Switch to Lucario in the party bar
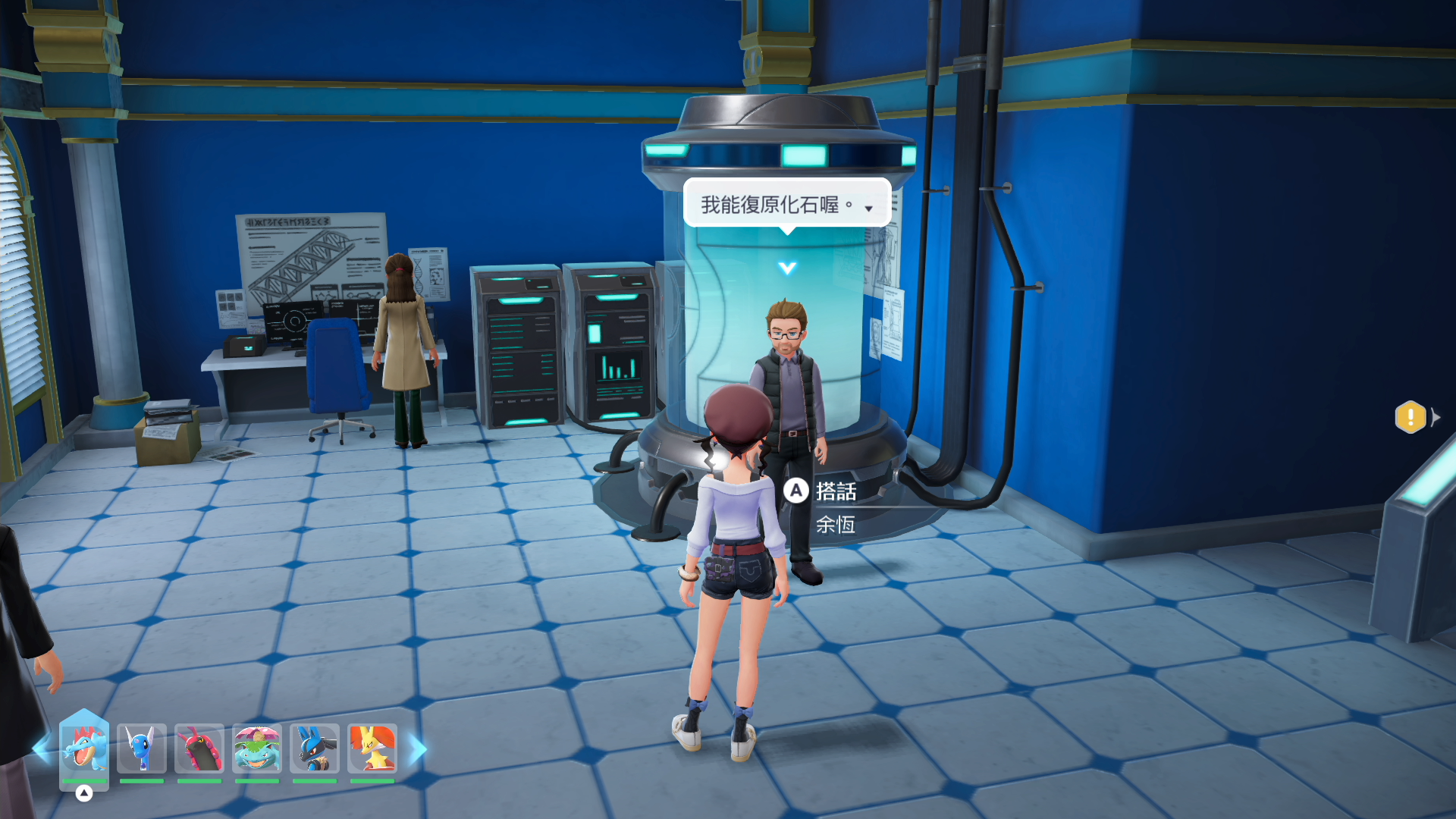Image resolution: width=1456 pixels, height=819 pixels. point(315,748)
